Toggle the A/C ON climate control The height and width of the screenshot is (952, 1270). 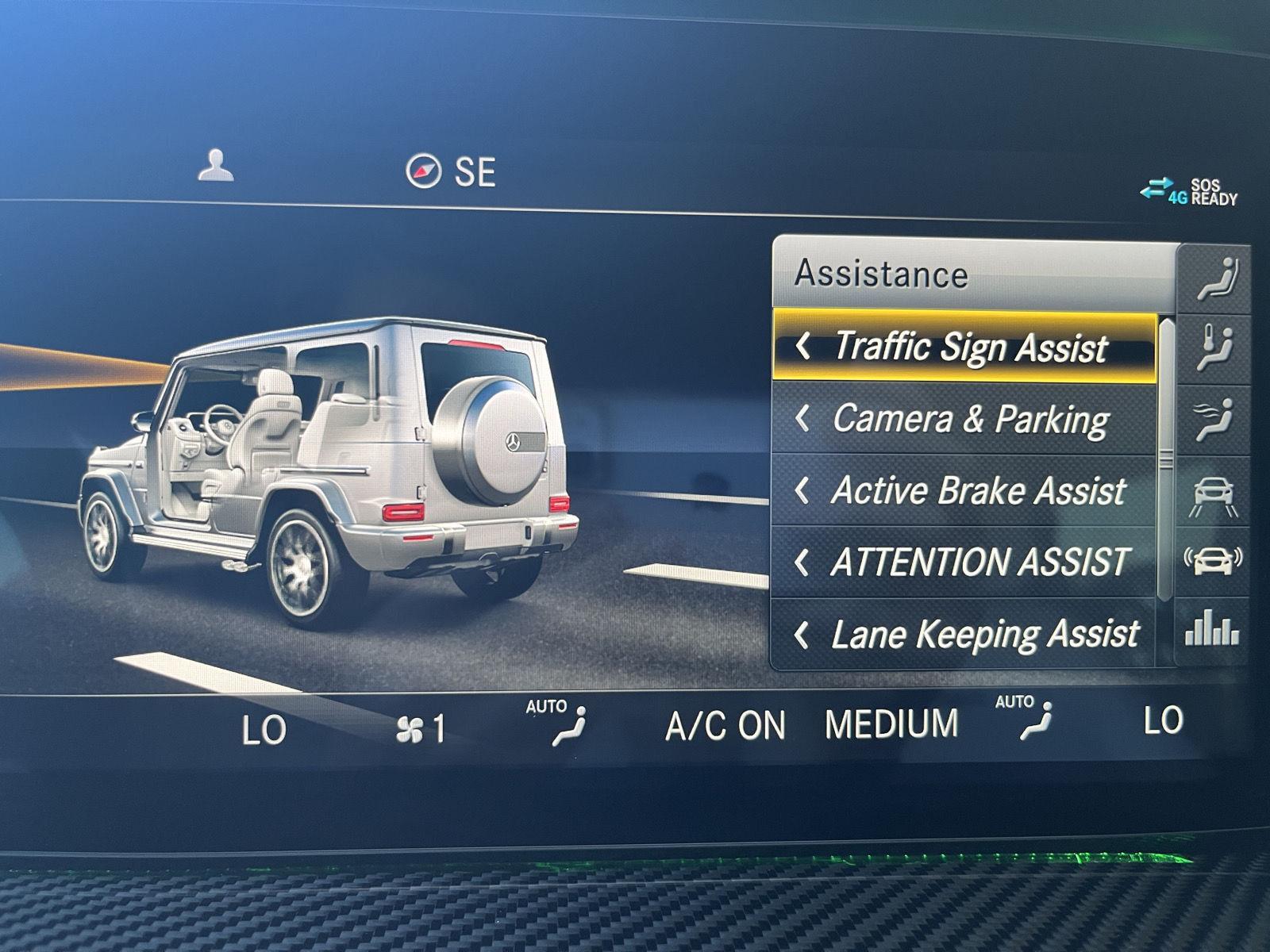click(x=725, y=726)
